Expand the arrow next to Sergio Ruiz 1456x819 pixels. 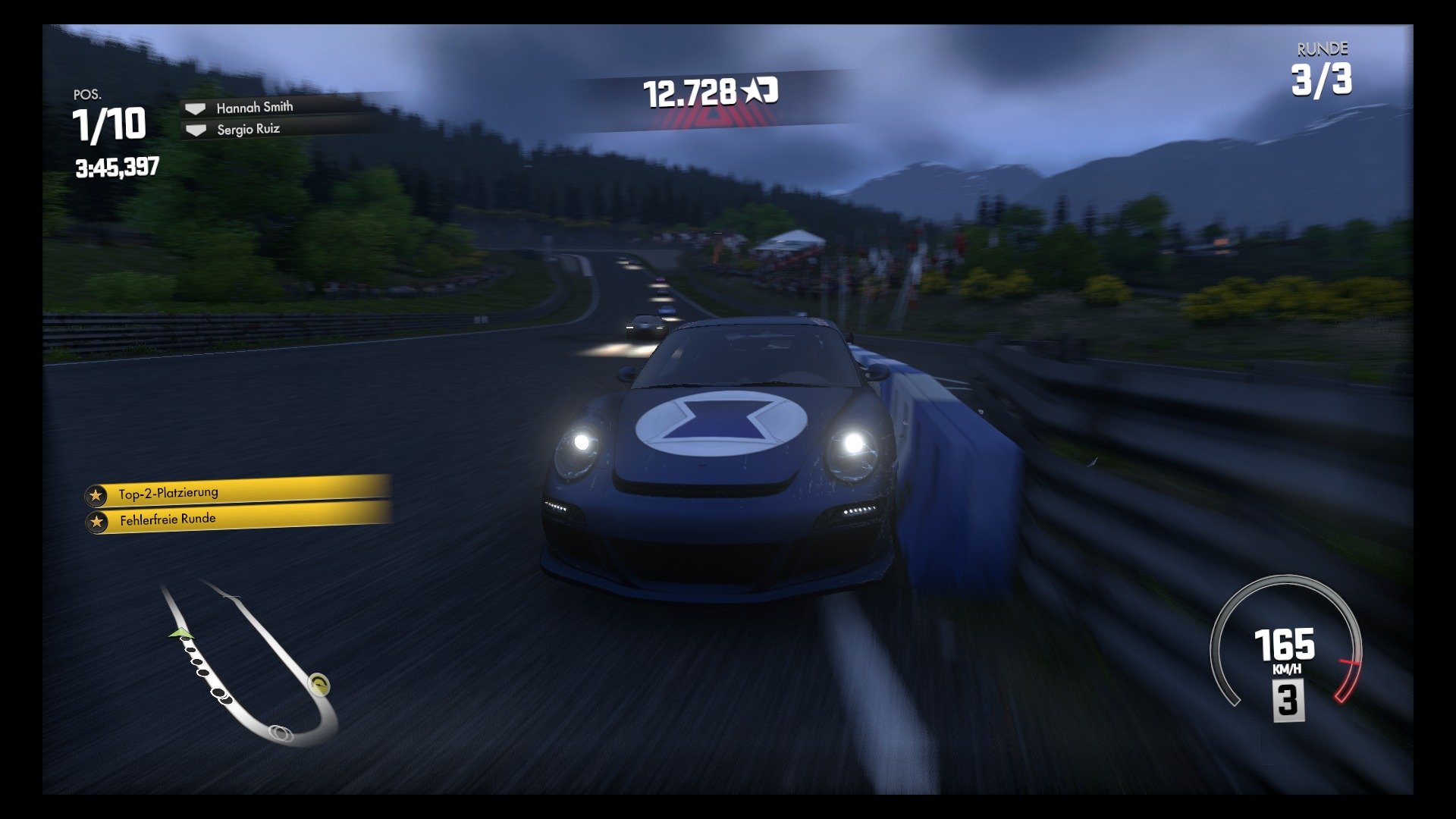(x=196, y=129)
